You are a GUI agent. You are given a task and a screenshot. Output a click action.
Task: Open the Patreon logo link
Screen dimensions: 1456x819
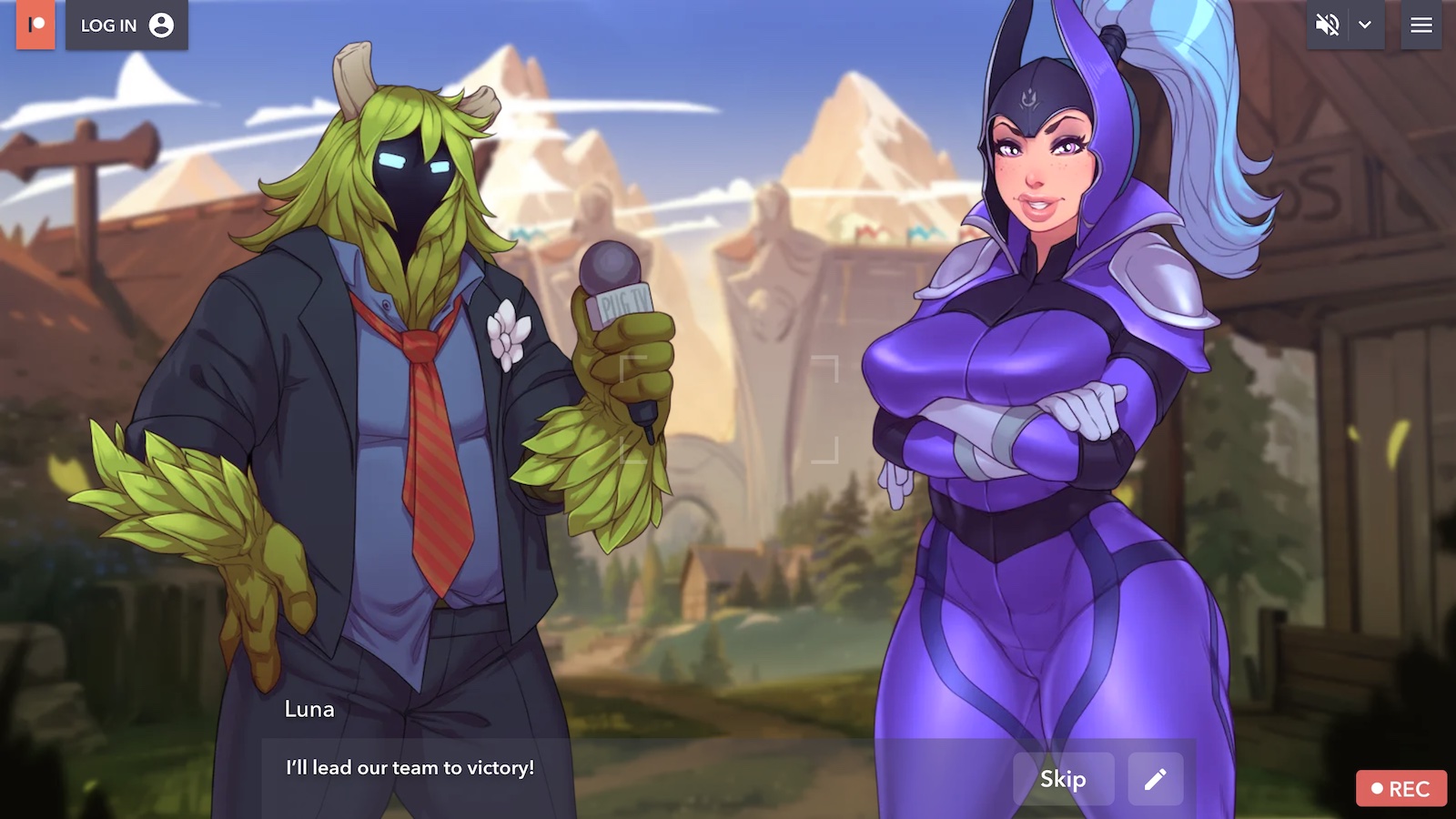coord(35,25)
